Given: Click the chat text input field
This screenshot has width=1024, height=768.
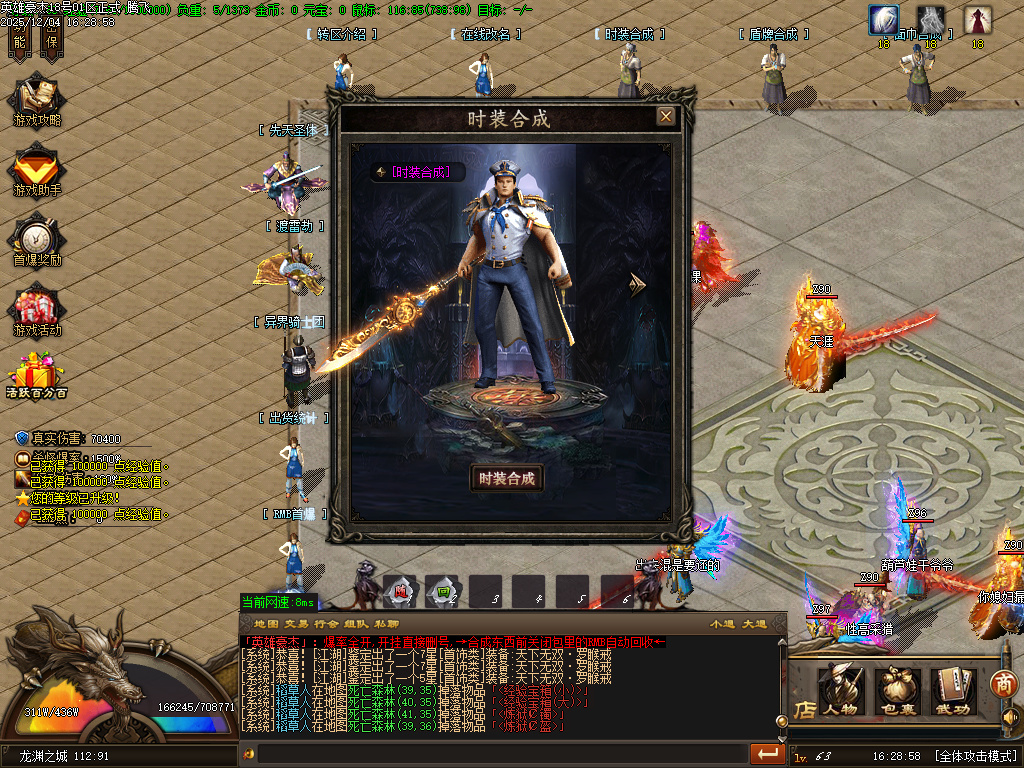Looking at the screenshot, I should pos(500,753).
